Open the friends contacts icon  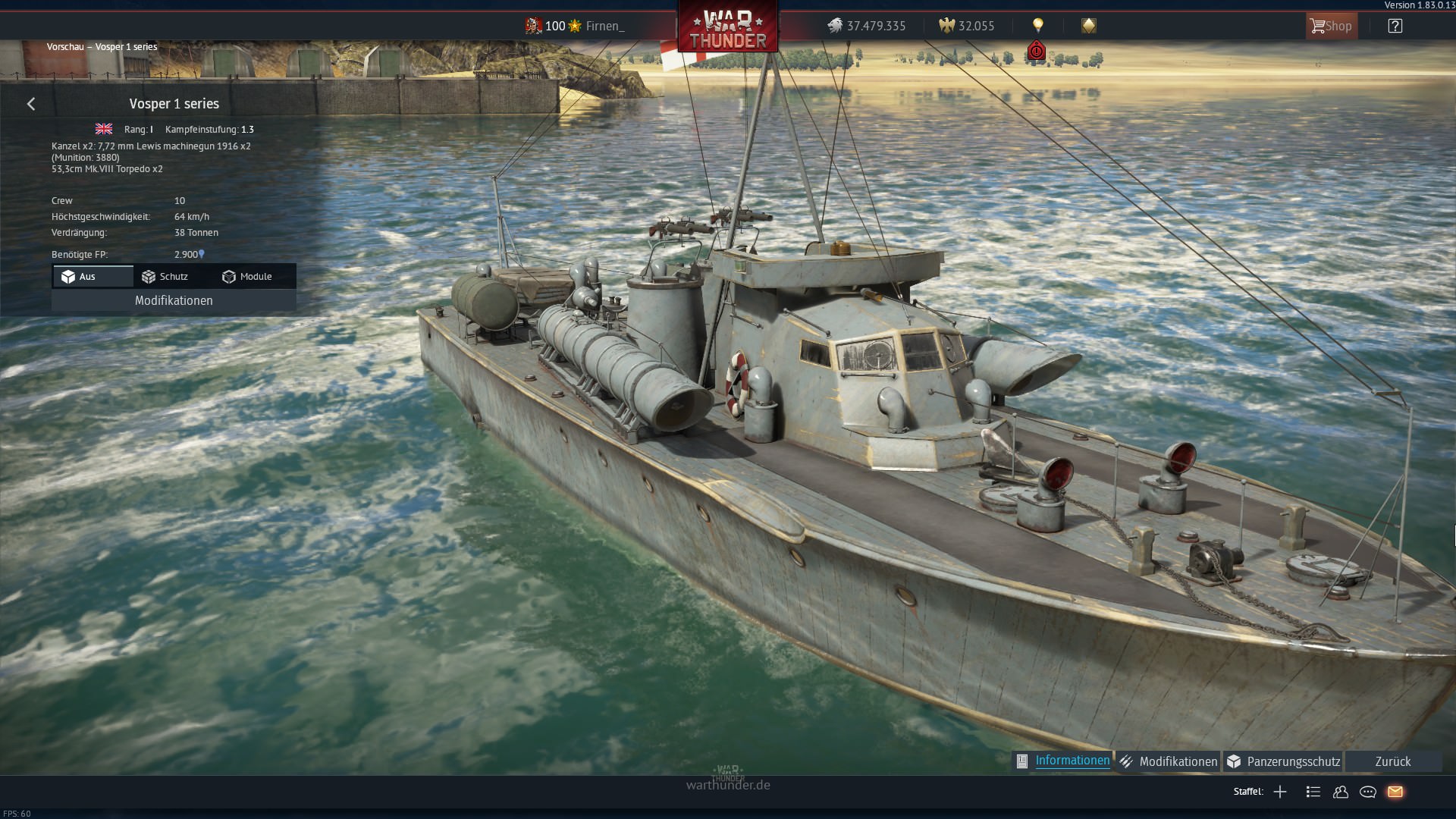pyautogui.click(x=1341, y=792)
